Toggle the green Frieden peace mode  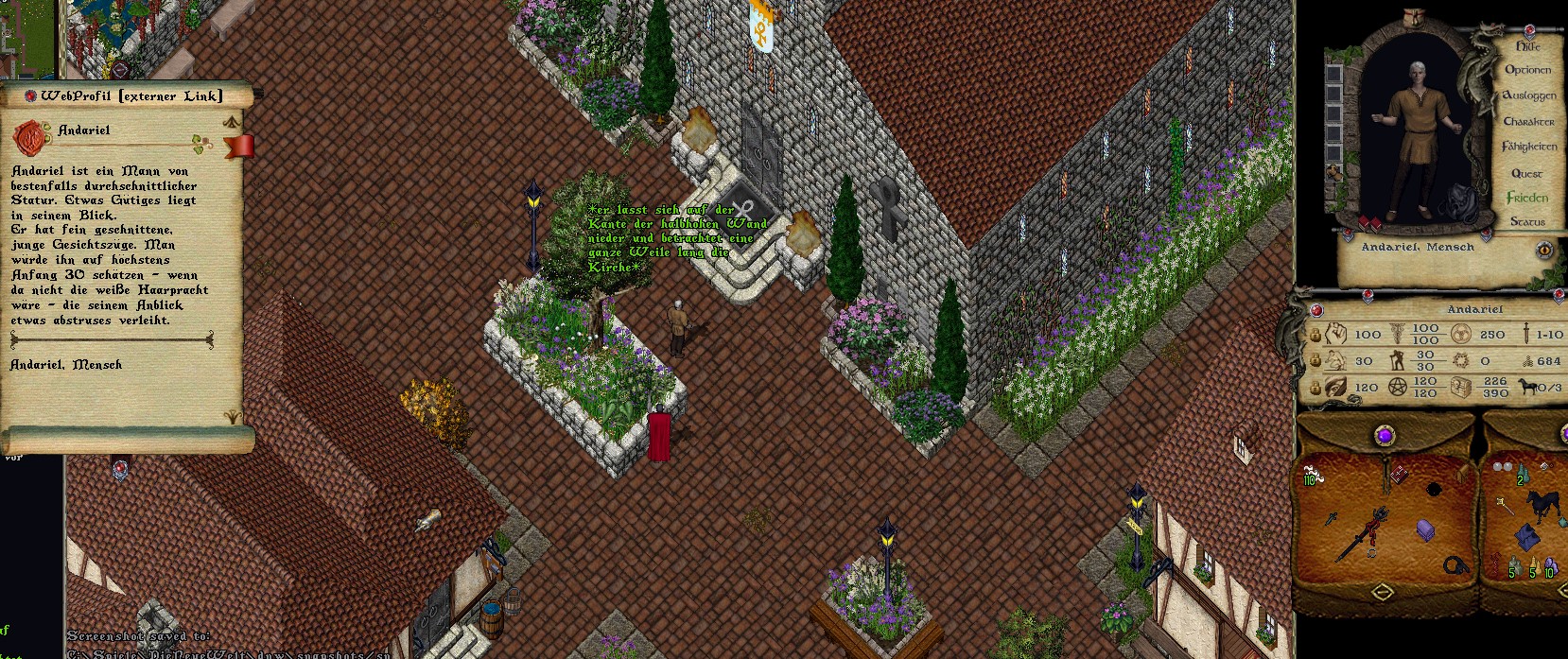(x=1526, y=198)
